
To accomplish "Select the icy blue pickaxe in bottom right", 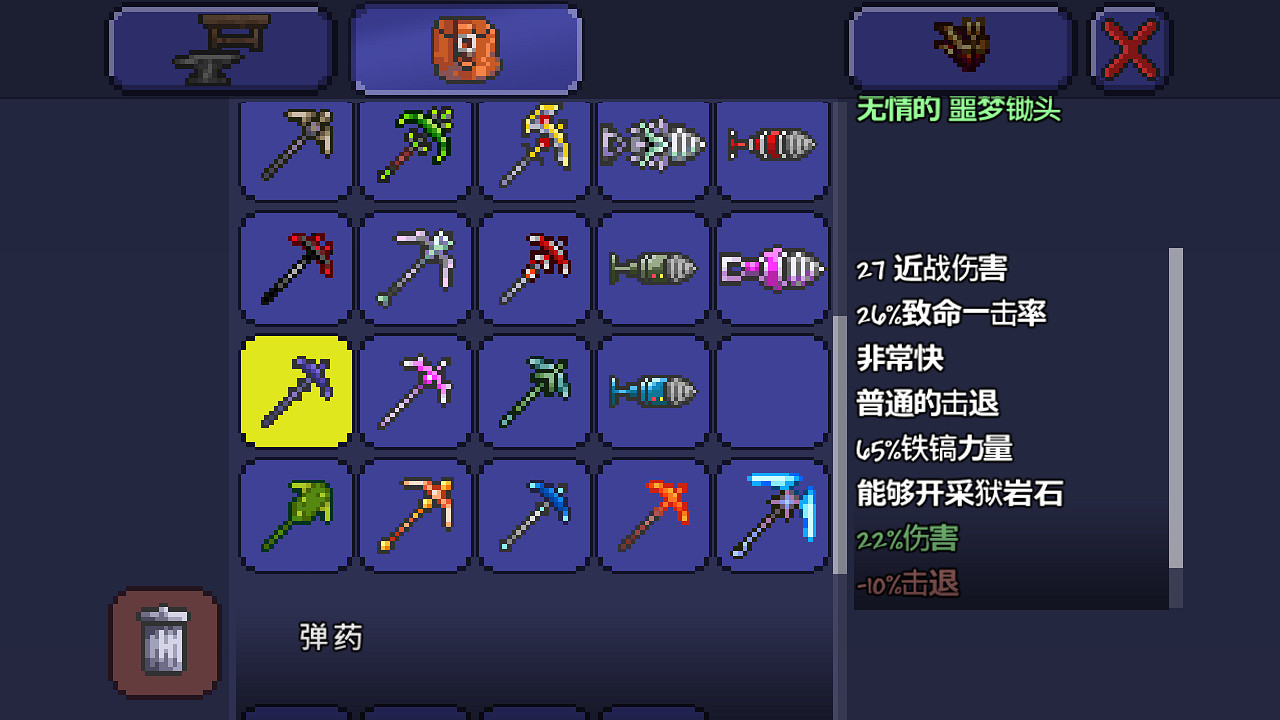I will point(772,515).
